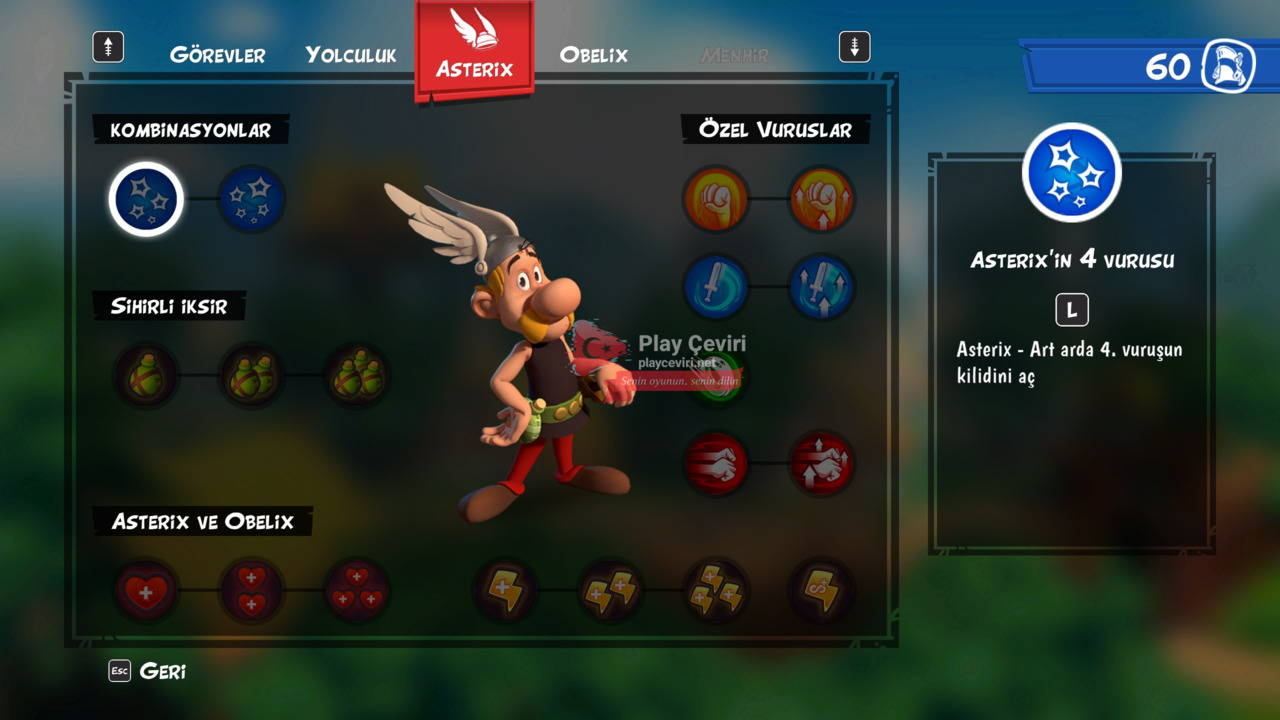Select the blue sword spin attack
The image size is (1280, 720).
point(716,287)
